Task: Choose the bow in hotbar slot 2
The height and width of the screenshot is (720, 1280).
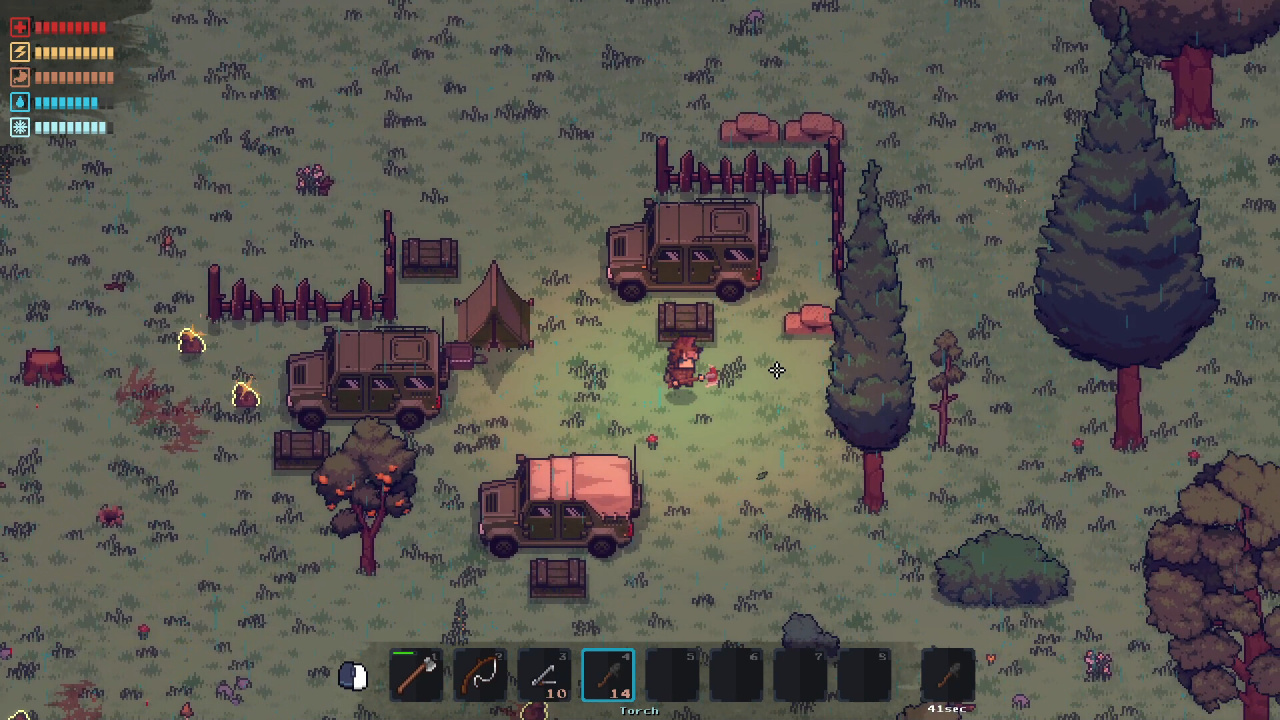Action: [x=481, y=675]
